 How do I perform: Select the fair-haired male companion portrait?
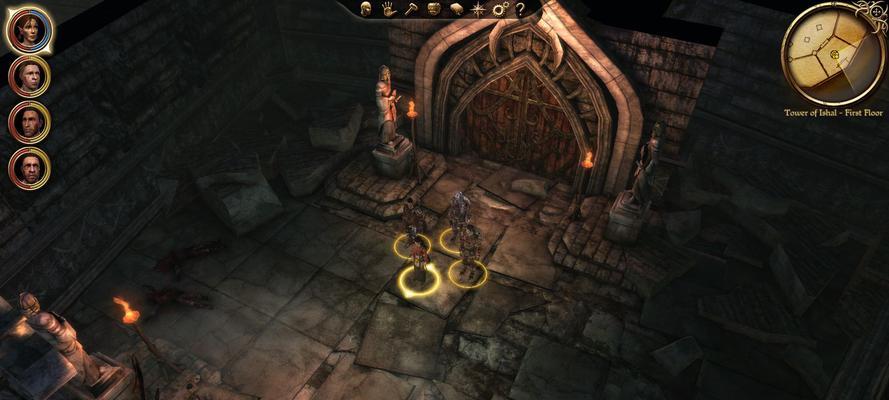(x=29, y=76)
